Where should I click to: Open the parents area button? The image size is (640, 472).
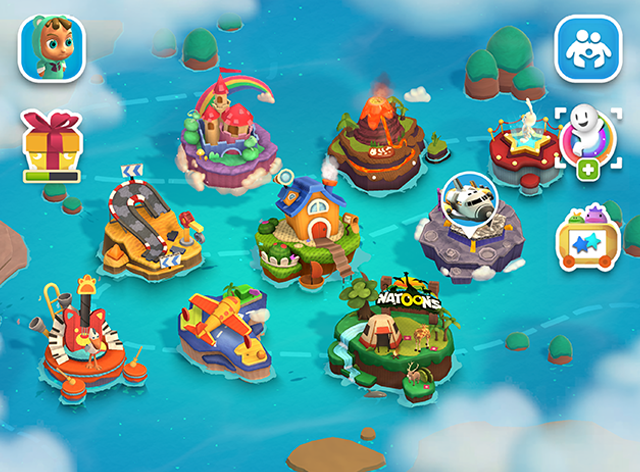pos(587,48)
